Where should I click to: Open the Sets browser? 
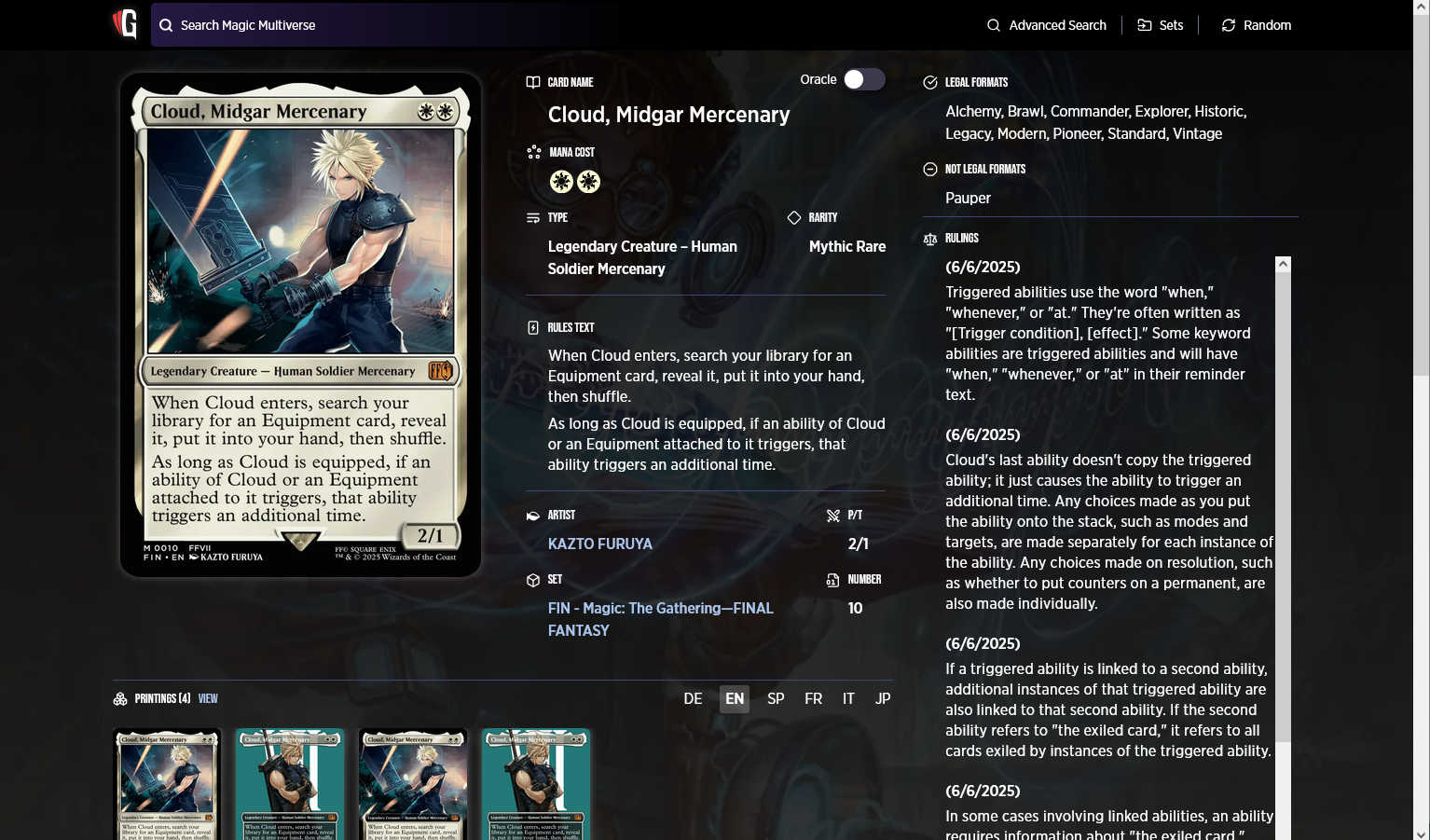coord(1161,25)
